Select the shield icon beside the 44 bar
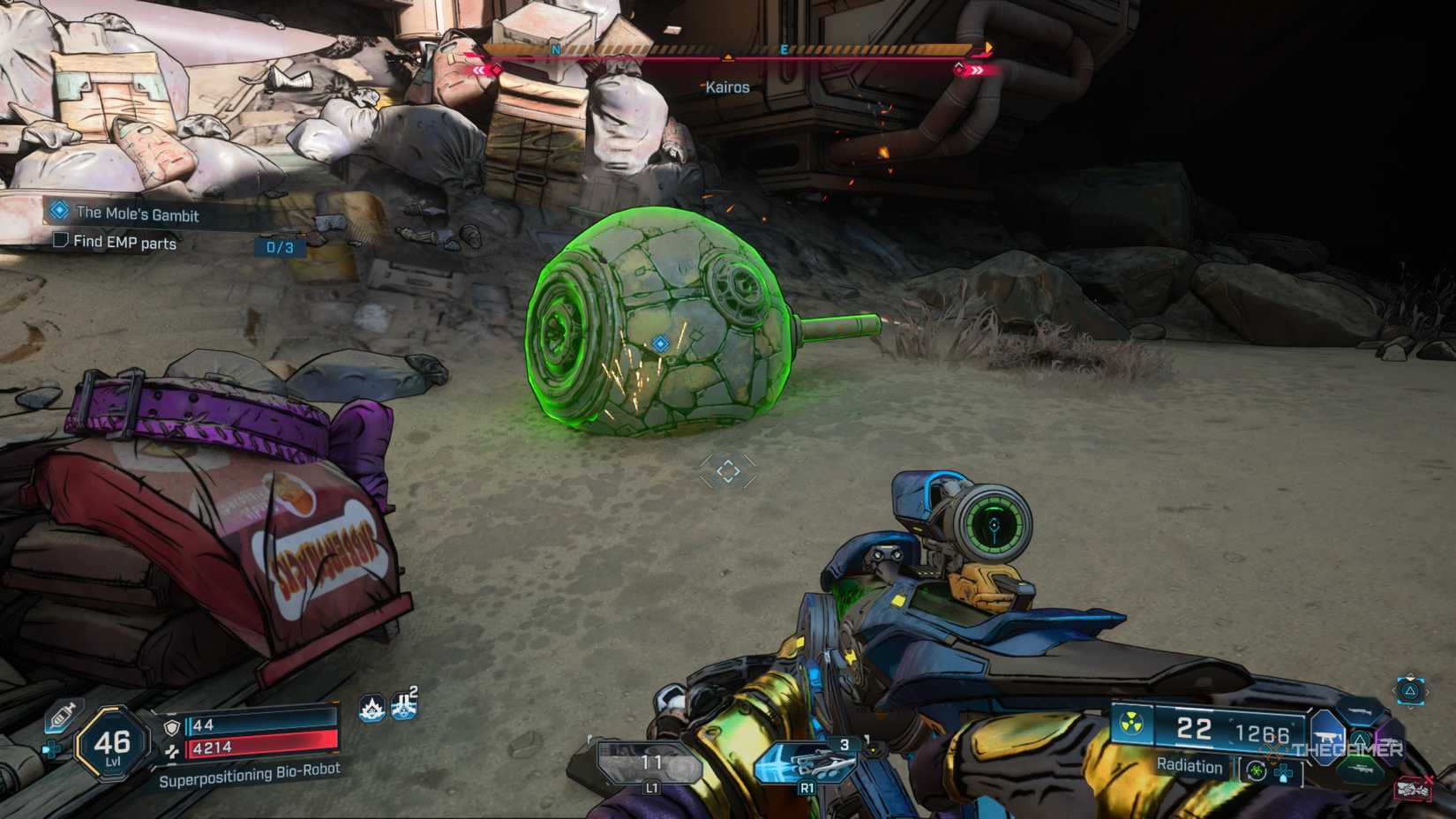Screen dimensions: 1456x819 coord(170,726)
